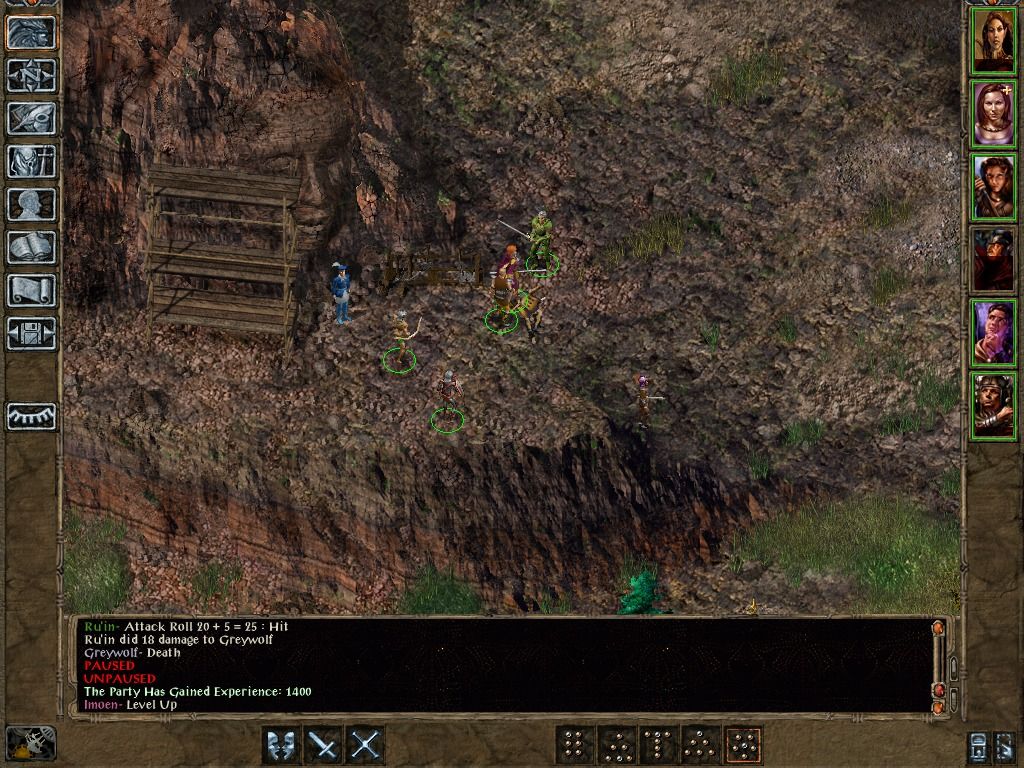Open the journal with quill icon
Screen dimensions: 1024x768
(x=31, y=118)
